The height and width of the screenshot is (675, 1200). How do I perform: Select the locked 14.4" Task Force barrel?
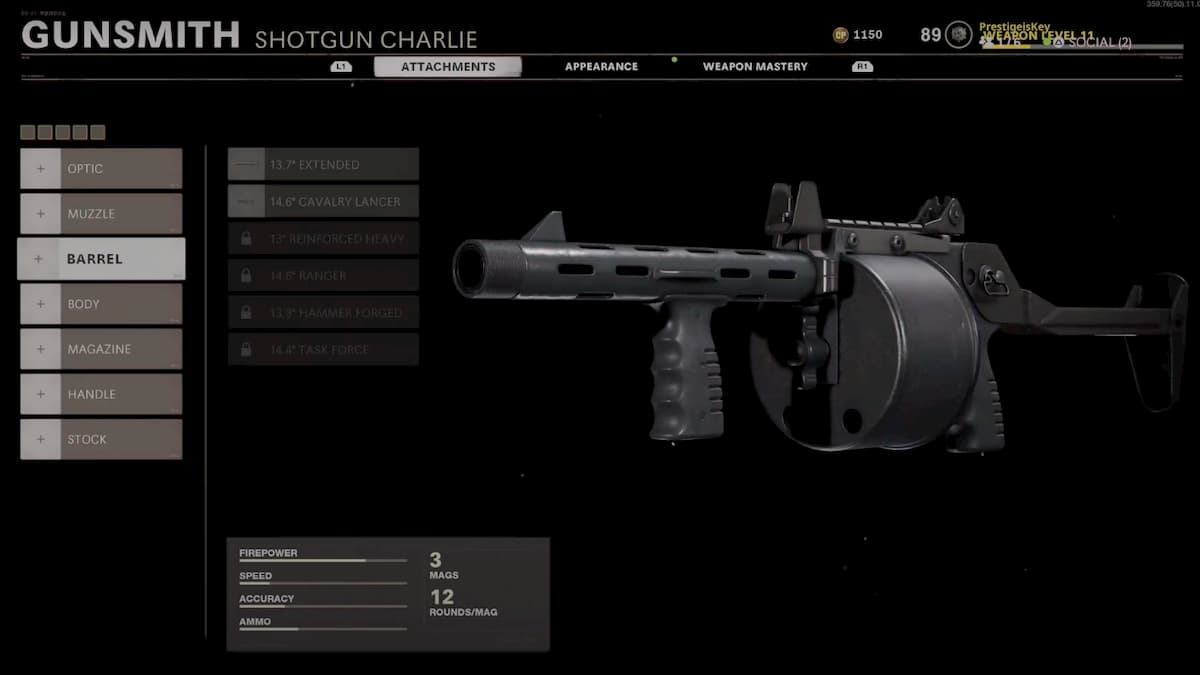click(323, 349)
